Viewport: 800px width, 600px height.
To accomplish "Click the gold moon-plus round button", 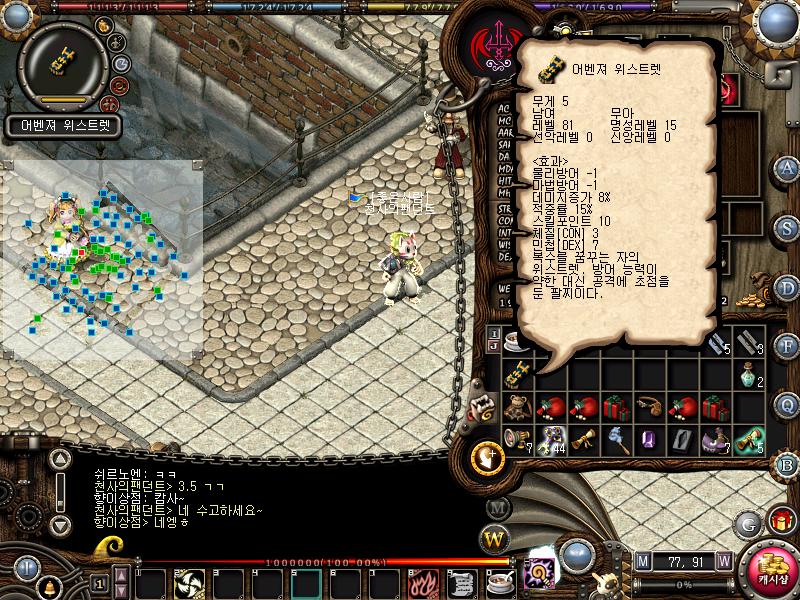I will coord(487,456).
